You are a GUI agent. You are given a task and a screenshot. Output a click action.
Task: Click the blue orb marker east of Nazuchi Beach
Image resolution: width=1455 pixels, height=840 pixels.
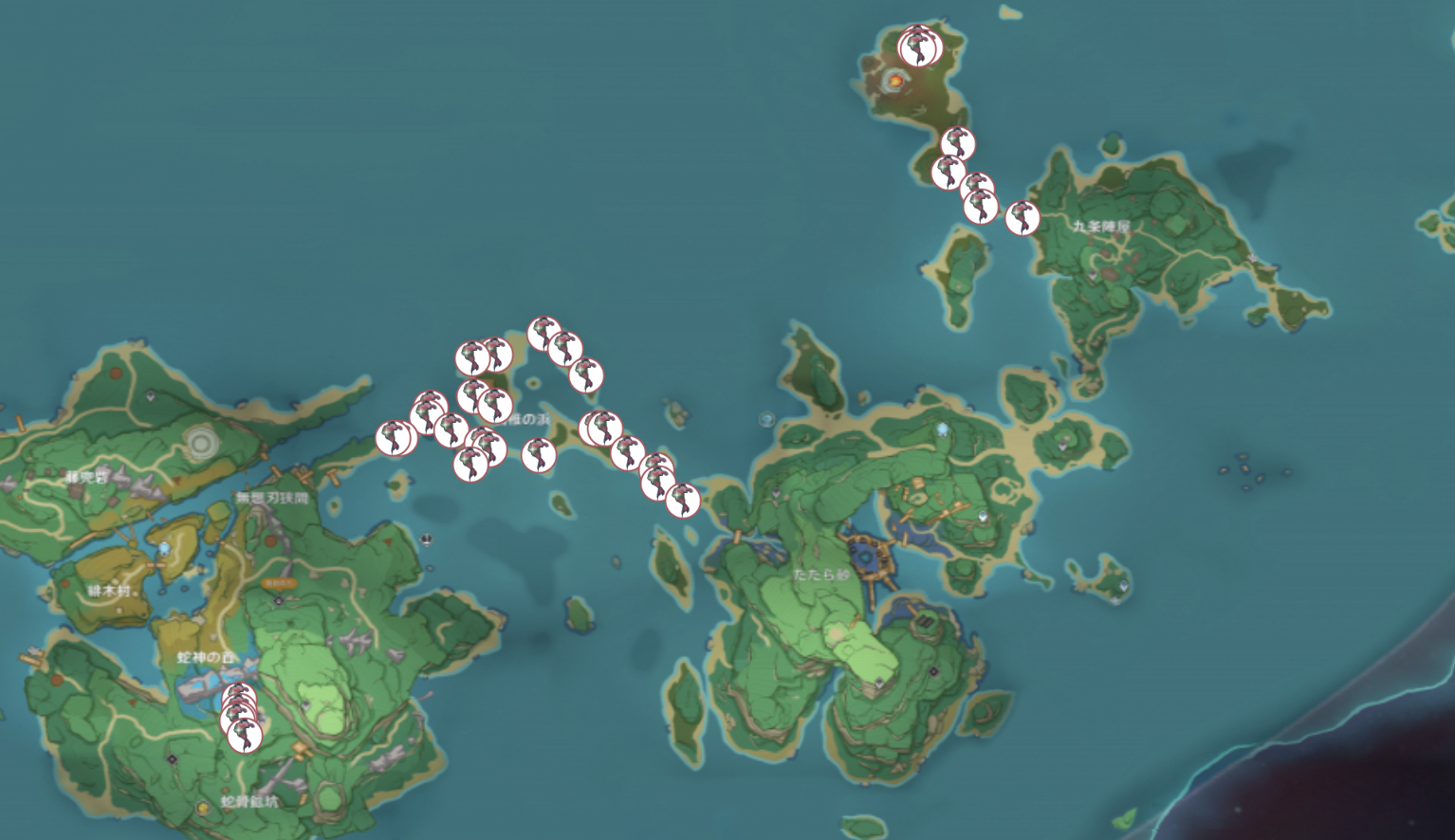click(943, 429)
